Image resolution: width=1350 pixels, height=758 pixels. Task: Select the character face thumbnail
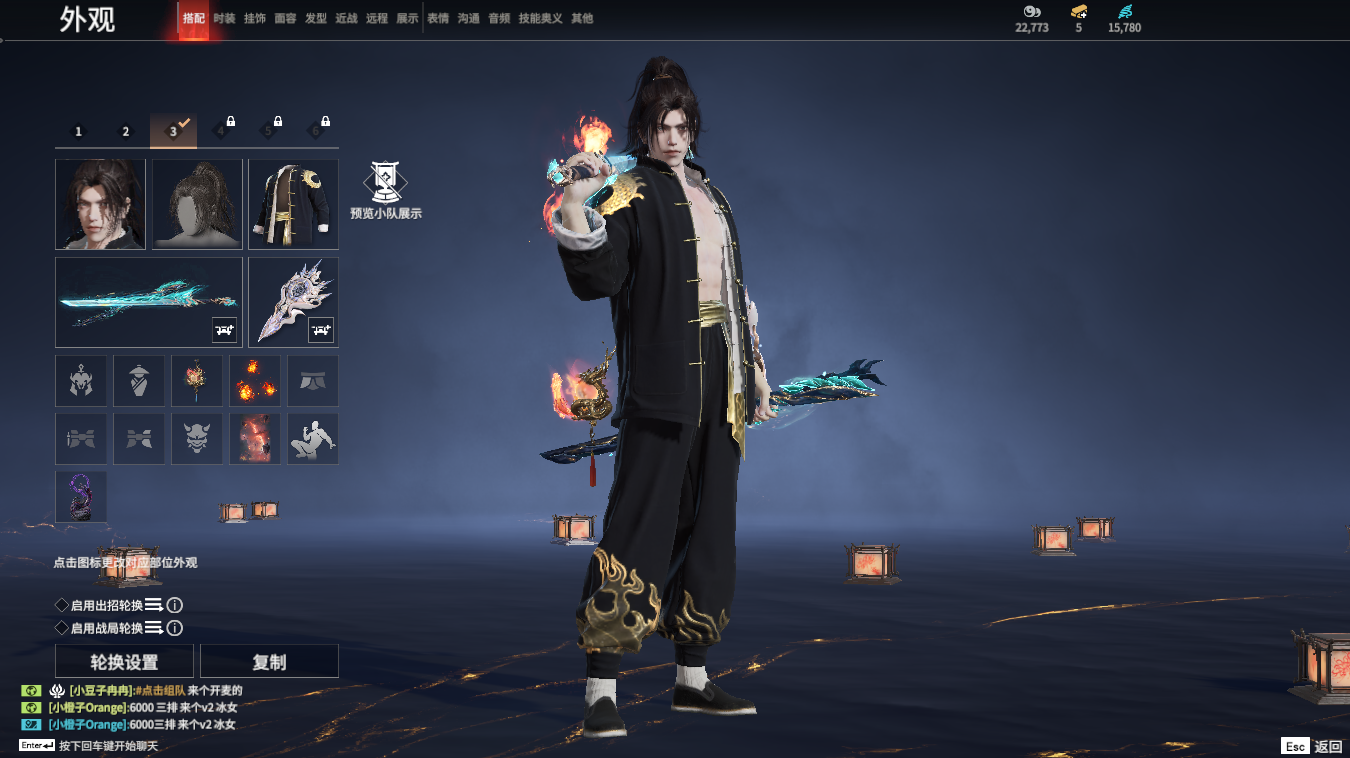[x=100, y=204]
